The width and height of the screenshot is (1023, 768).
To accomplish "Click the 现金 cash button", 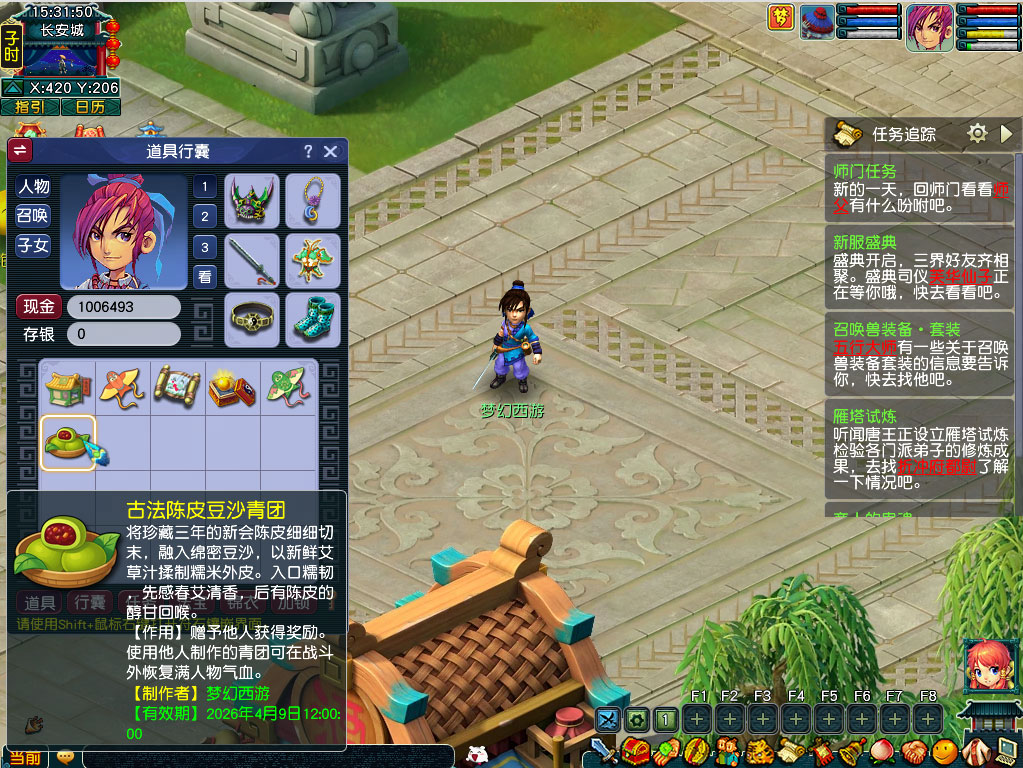I will click(x=39, y=307).
